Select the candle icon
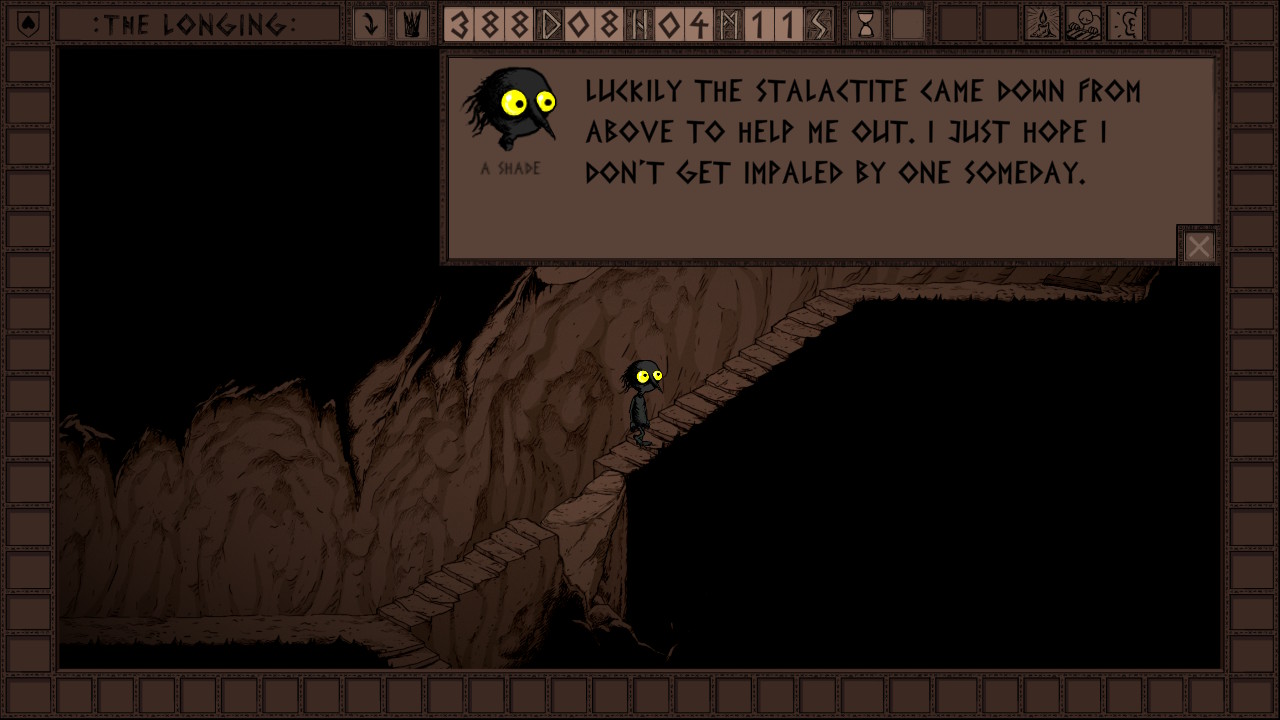This screenshot has width=1280, height=720. [x=1043, y=24]
